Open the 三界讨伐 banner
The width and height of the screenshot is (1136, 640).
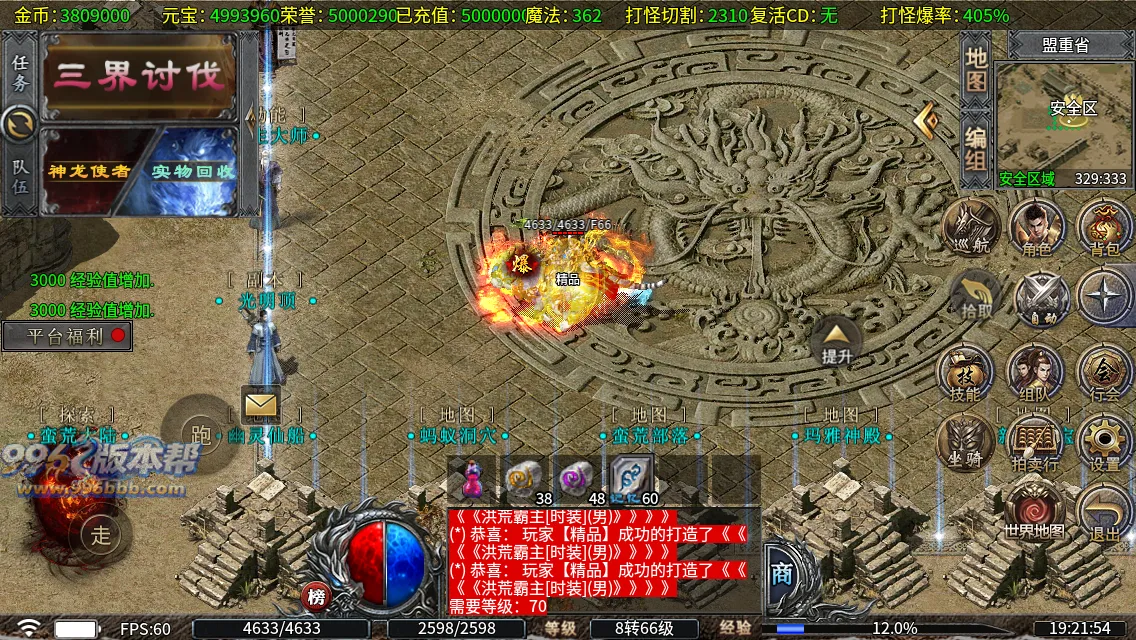coord(140,77)
